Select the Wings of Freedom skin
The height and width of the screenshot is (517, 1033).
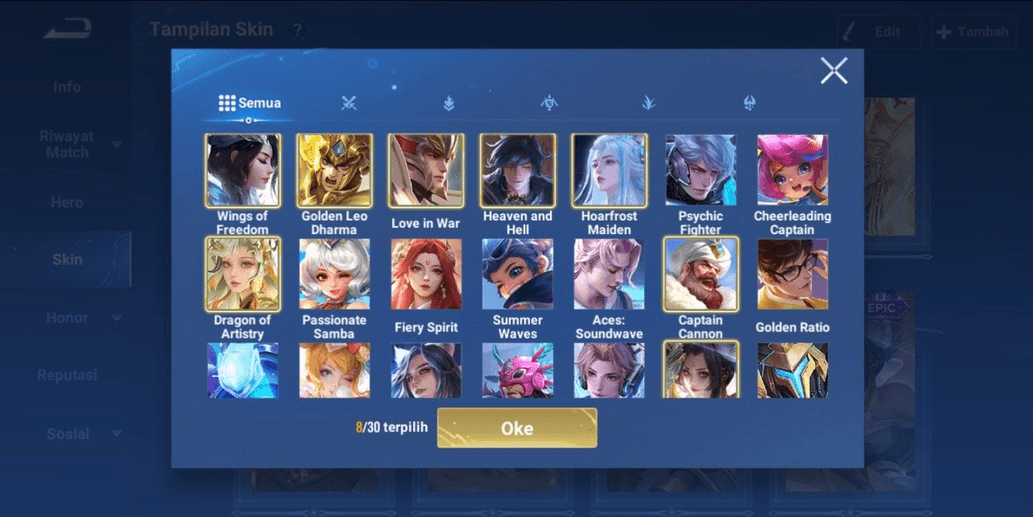click(243, 171)
